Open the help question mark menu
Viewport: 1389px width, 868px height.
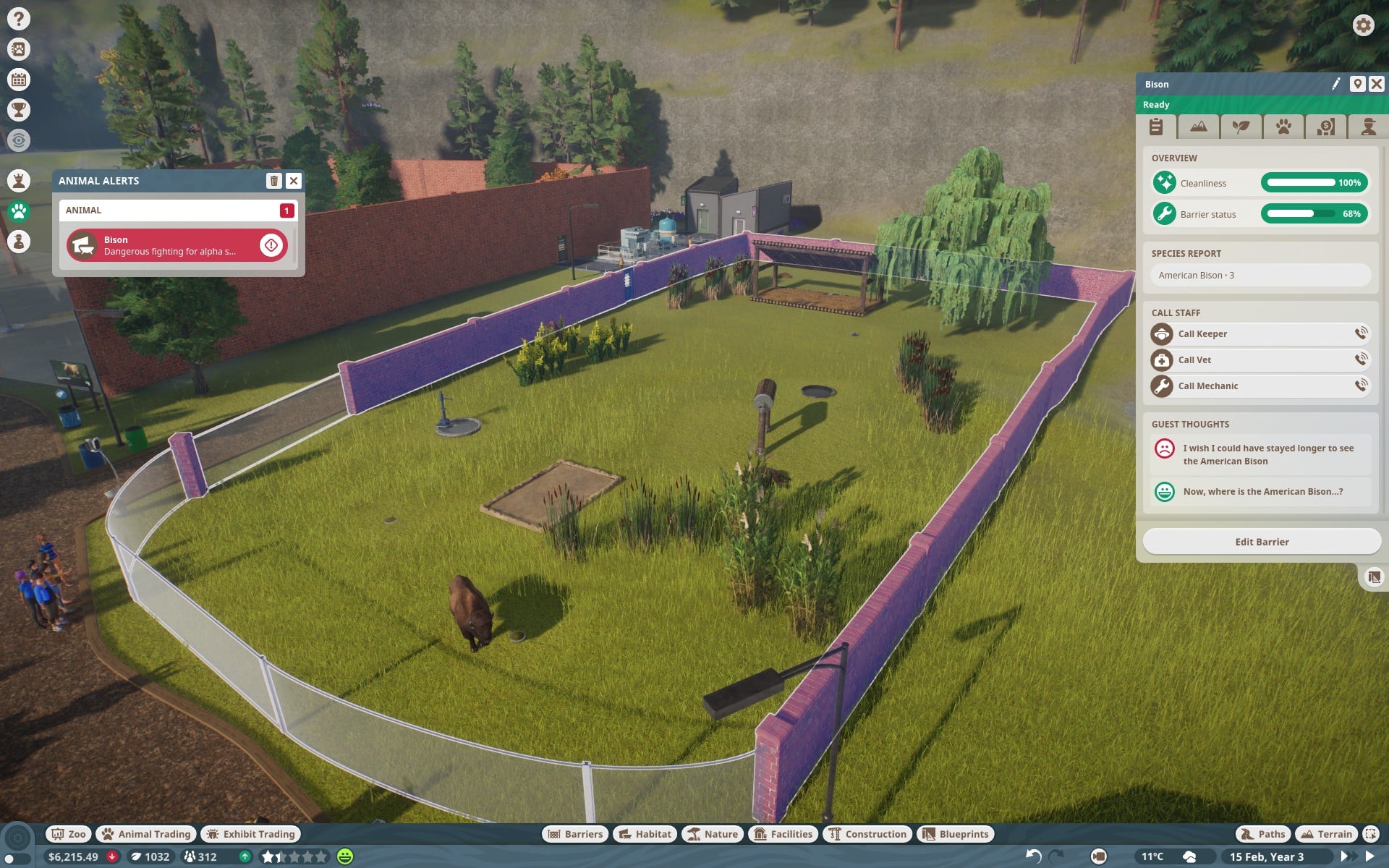pyautogui.click(x=19, y=19)
